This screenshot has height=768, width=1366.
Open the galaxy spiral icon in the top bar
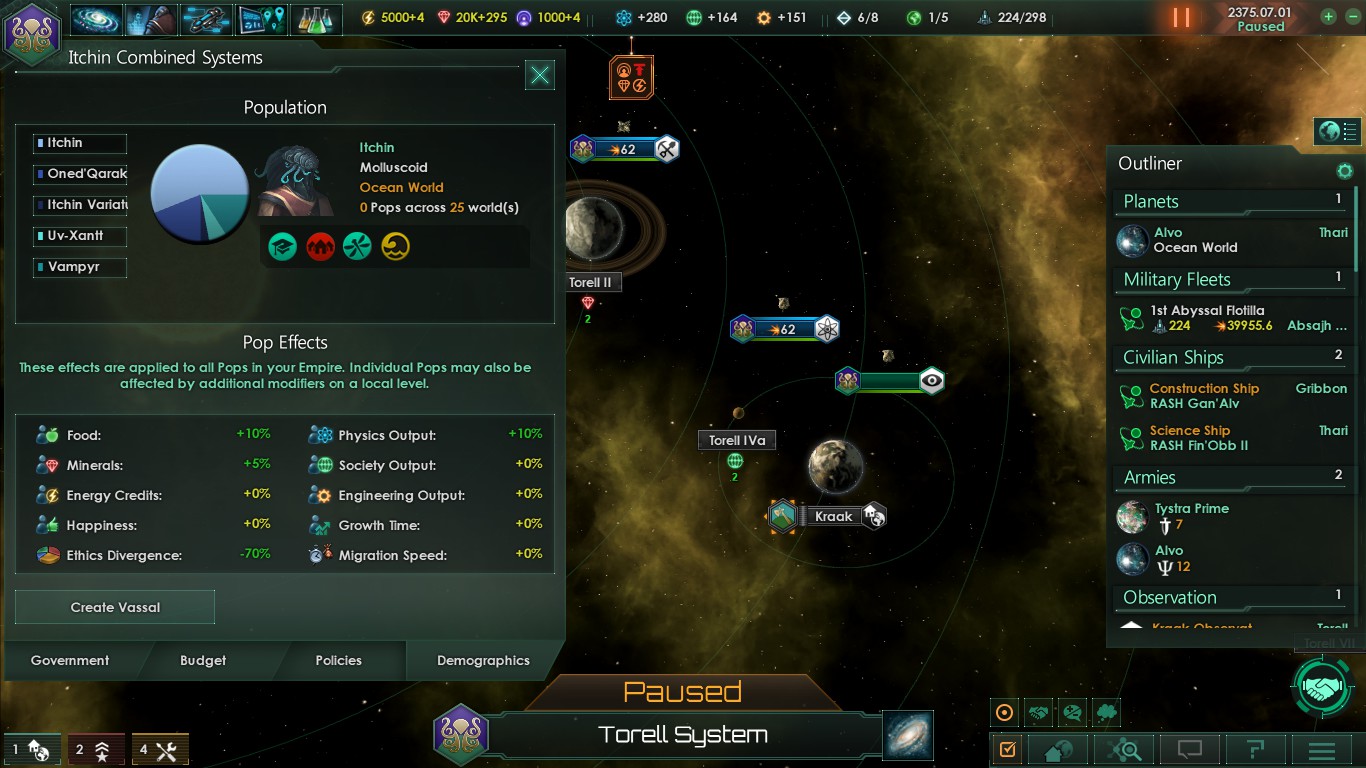[96, 19]
